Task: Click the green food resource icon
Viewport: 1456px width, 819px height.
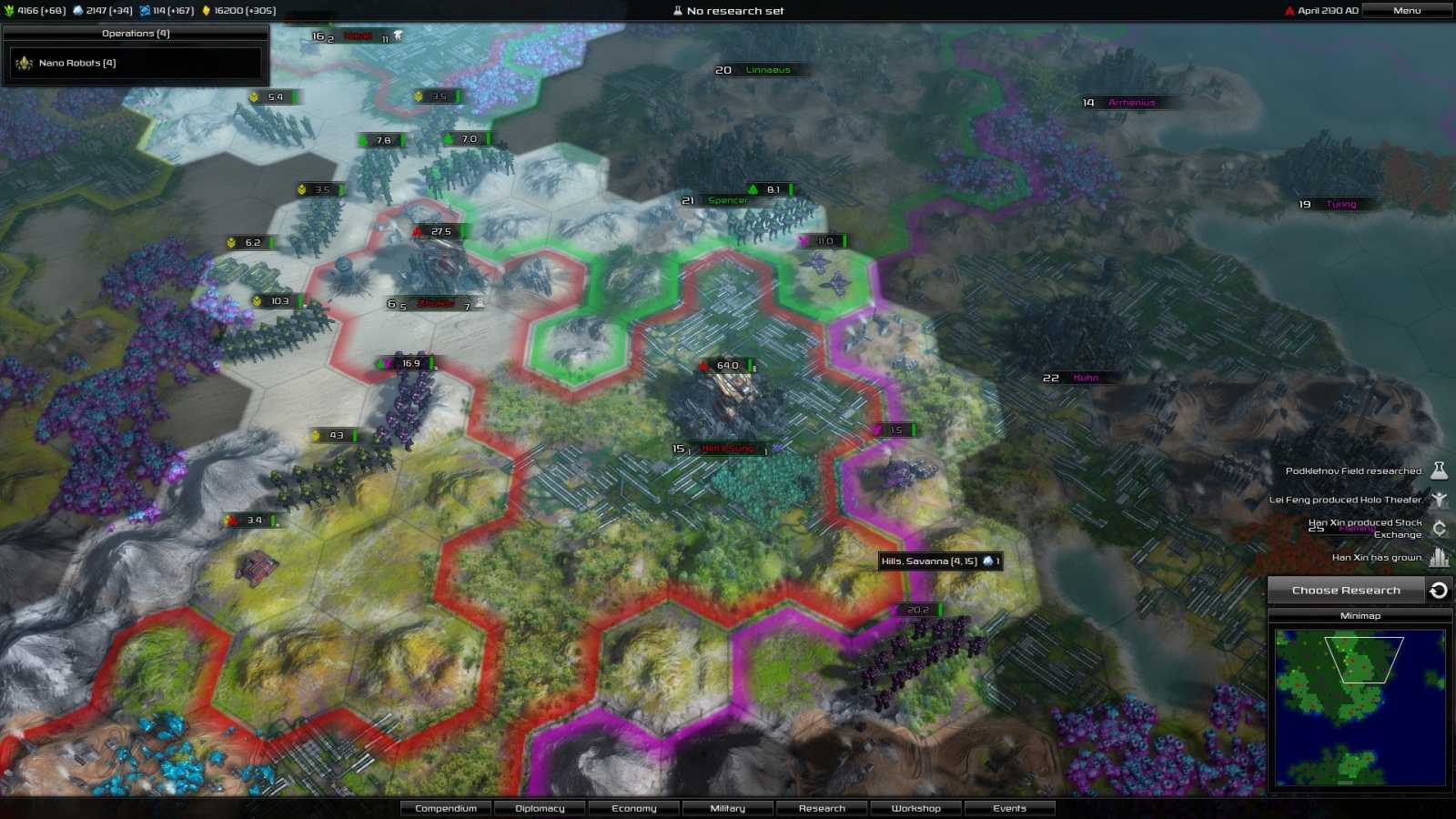Action: (9, 10)
